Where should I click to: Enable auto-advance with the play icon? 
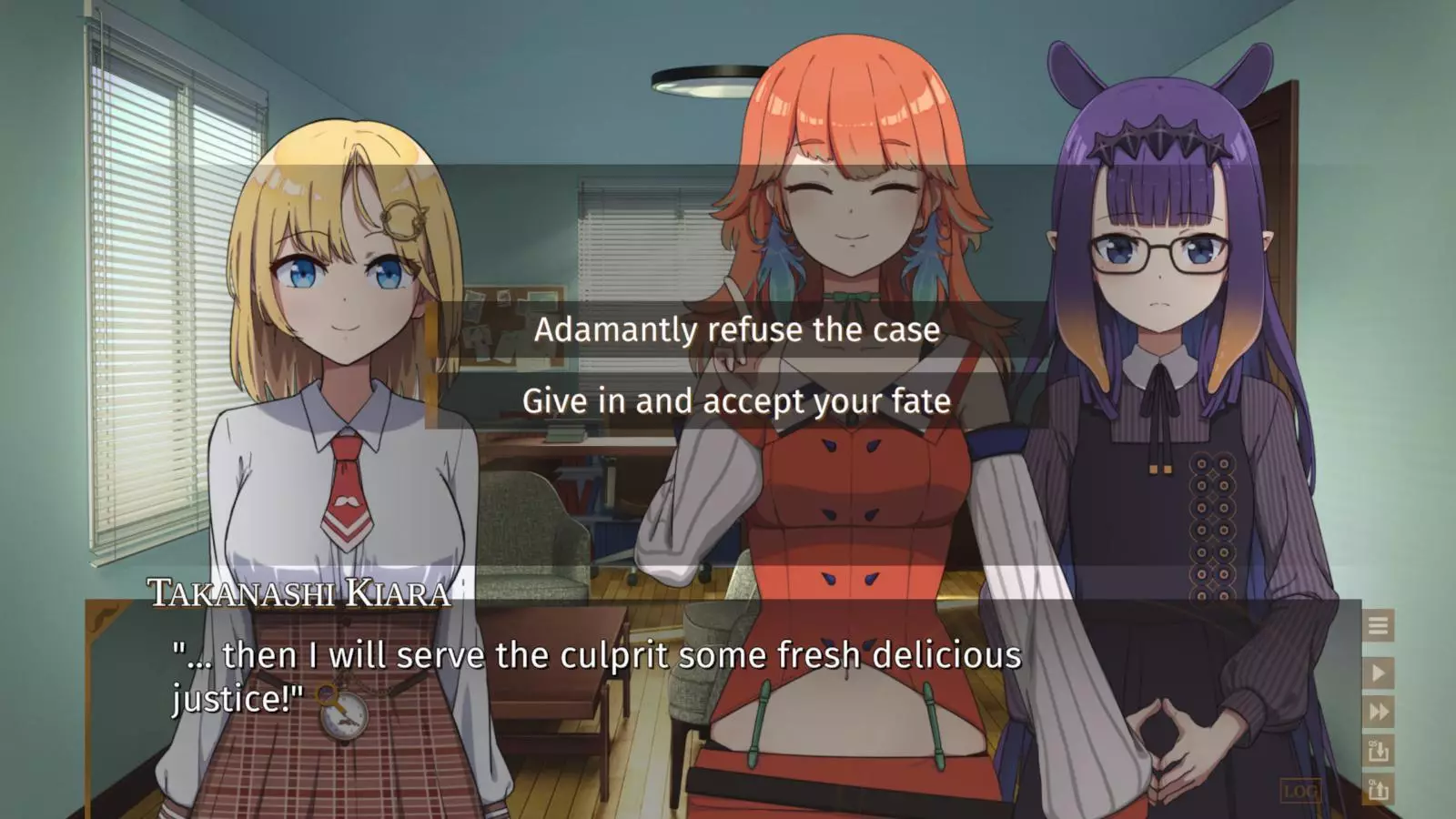click(1377, 673)
